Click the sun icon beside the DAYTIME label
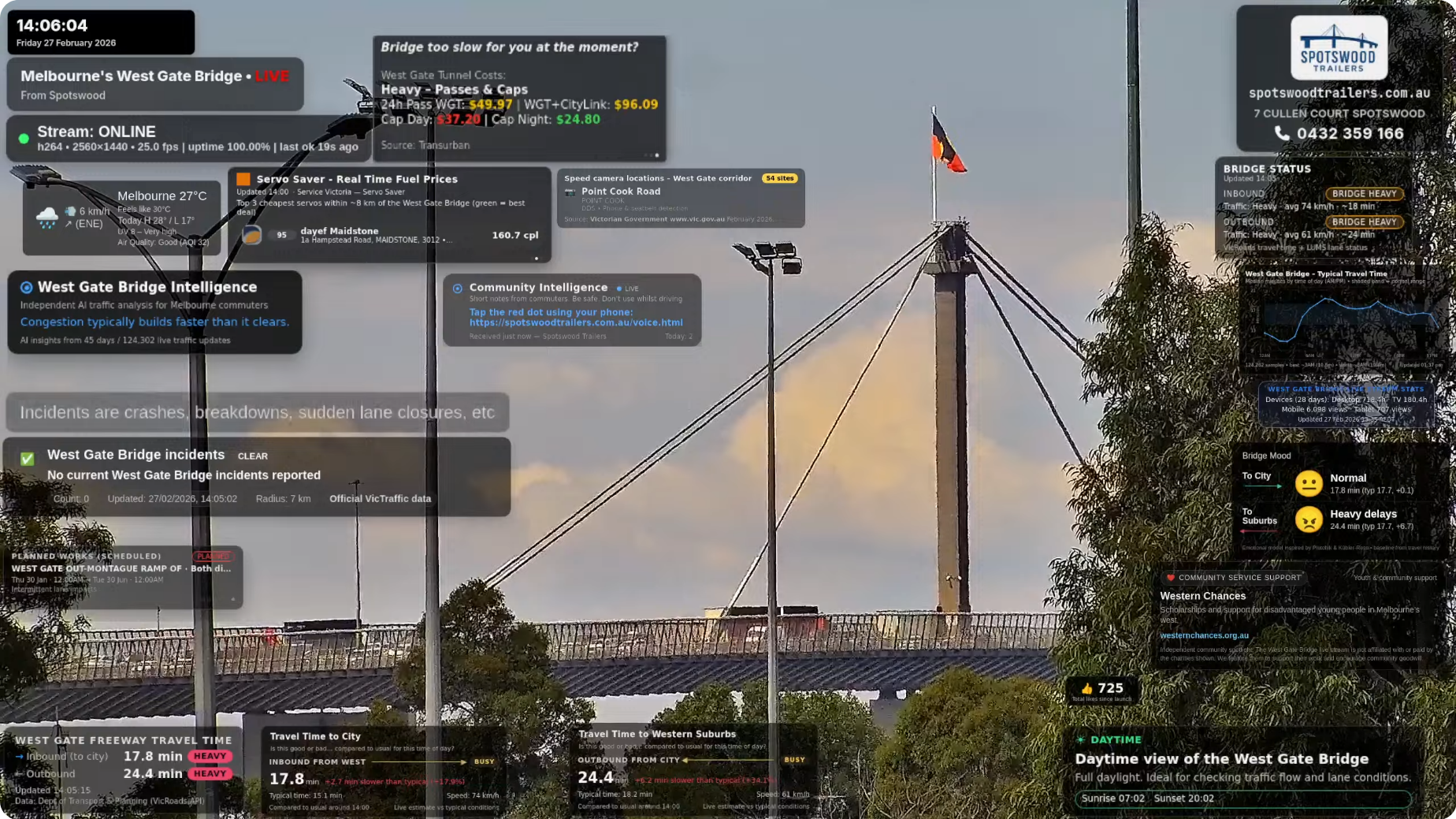Screen dimensions: 1456x819 (x=1079, y=739)
